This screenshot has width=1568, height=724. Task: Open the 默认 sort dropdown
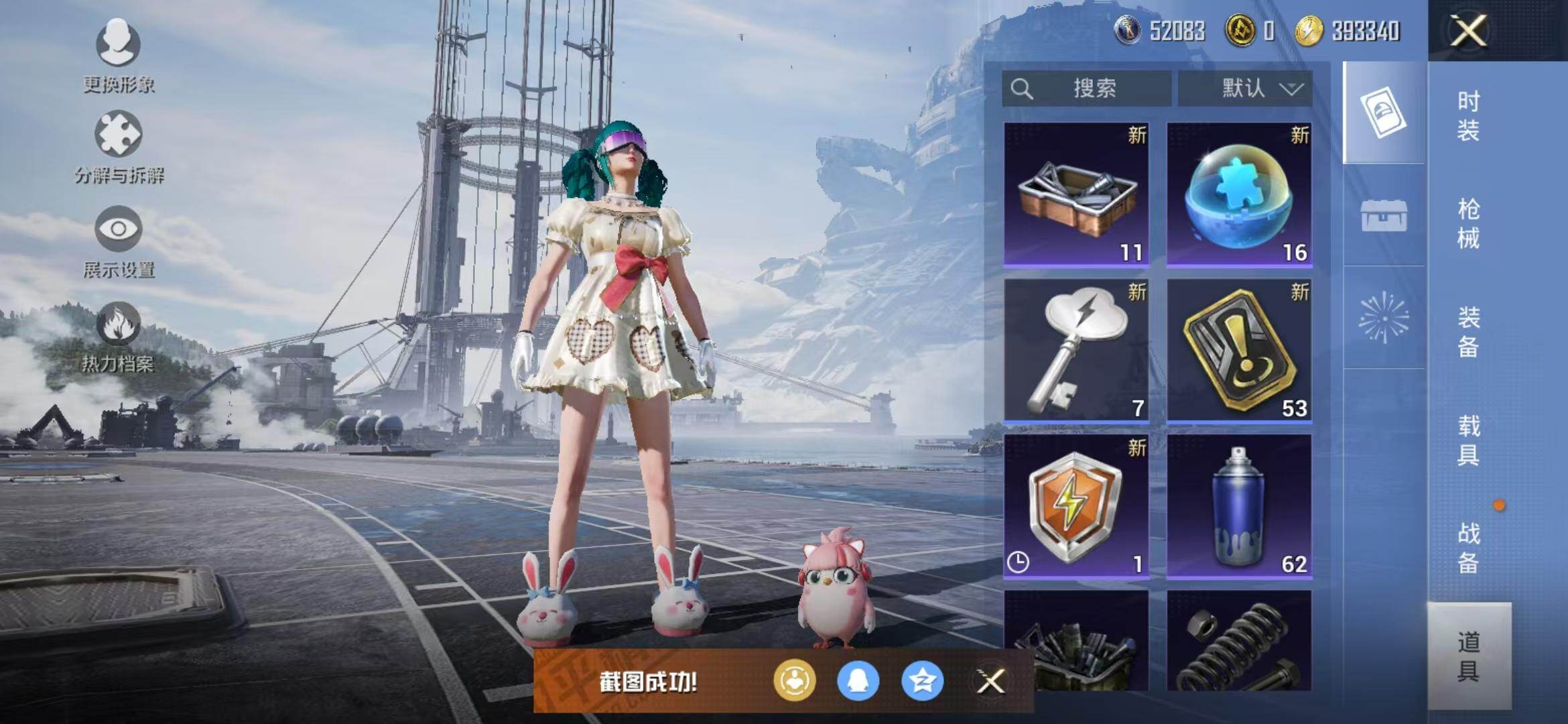pos(1245,88)
